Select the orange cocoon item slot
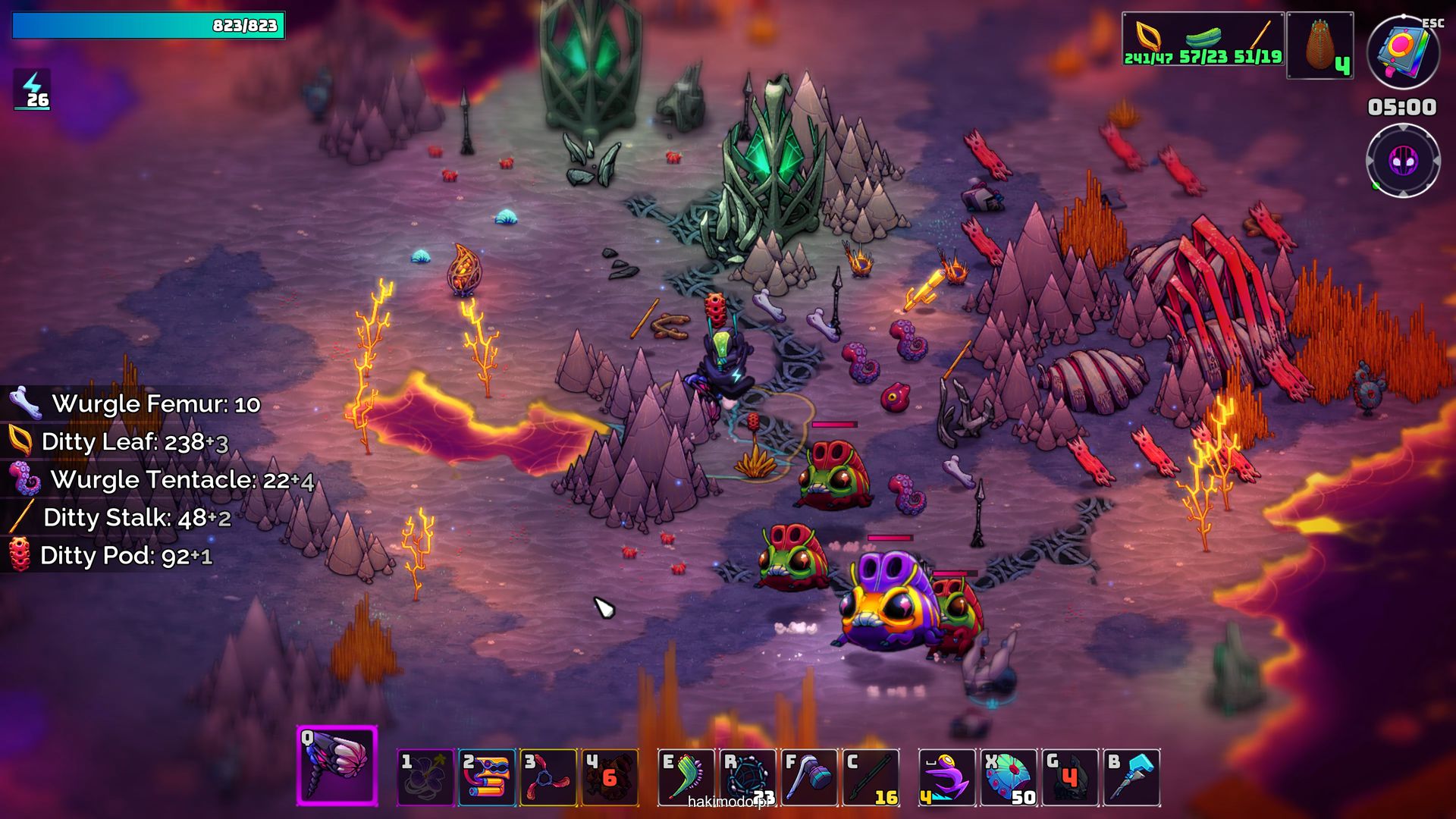Viewport: 1456px width, 819px height. [x=1320, y=45]
